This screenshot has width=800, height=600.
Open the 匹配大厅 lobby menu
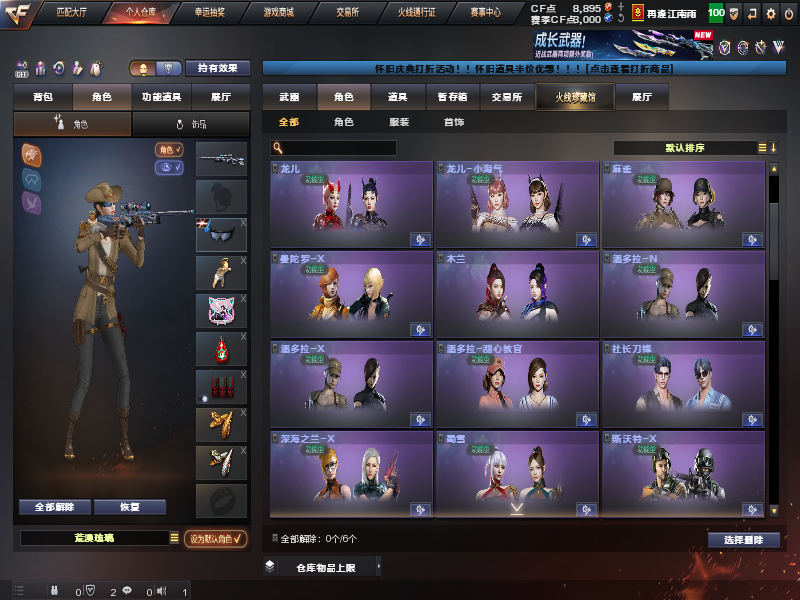click(71, 12)
